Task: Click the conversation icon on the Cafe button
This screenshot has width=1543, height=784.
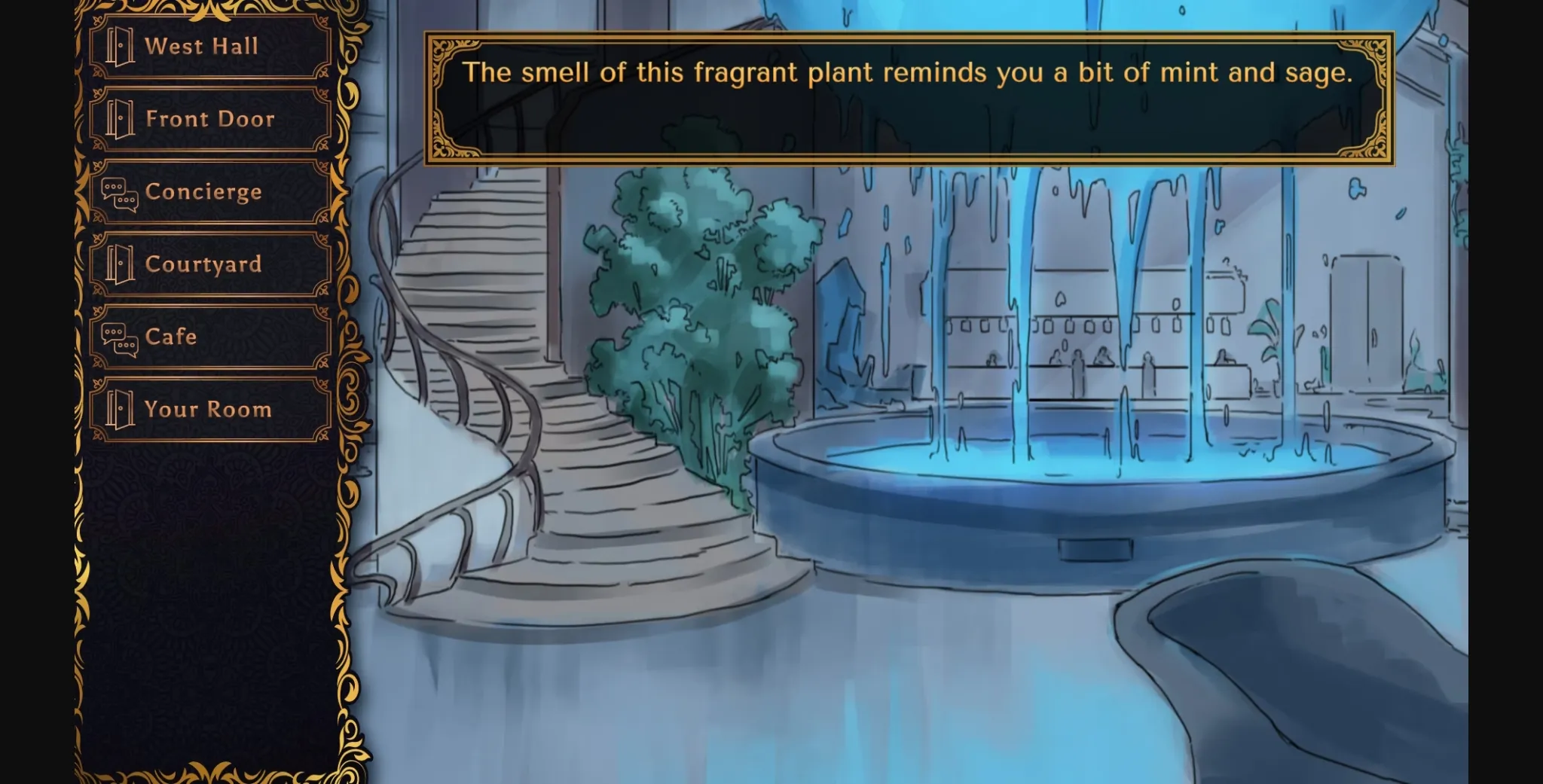Action: pos(118,338)
